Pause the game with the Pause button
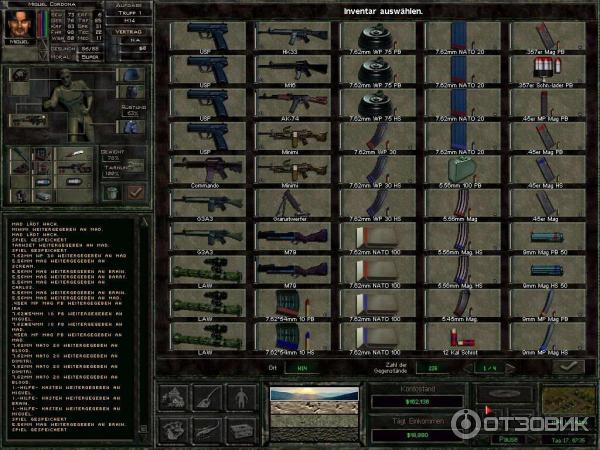The height and width of the screenshot is (450, 600). tap(506, 439)
